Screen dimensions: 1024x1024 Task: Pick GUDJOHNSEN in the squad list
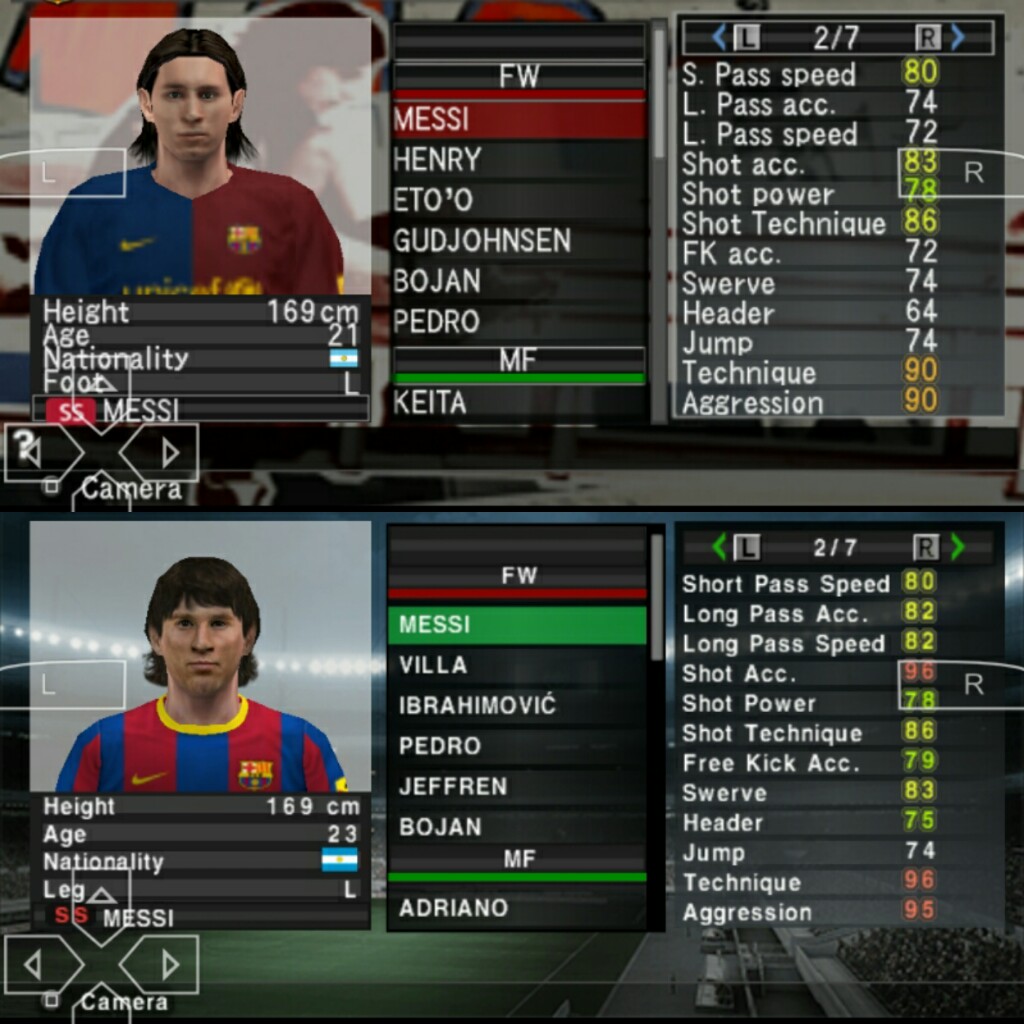tap(518, 241)
